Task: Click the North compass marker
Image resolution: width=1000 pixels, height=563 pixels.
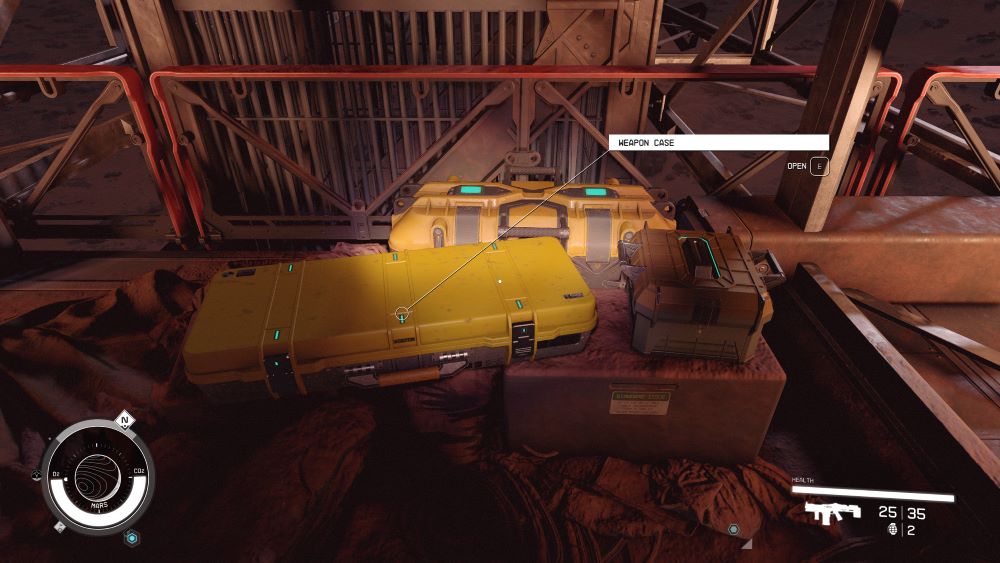Action: tap(124, 420)
